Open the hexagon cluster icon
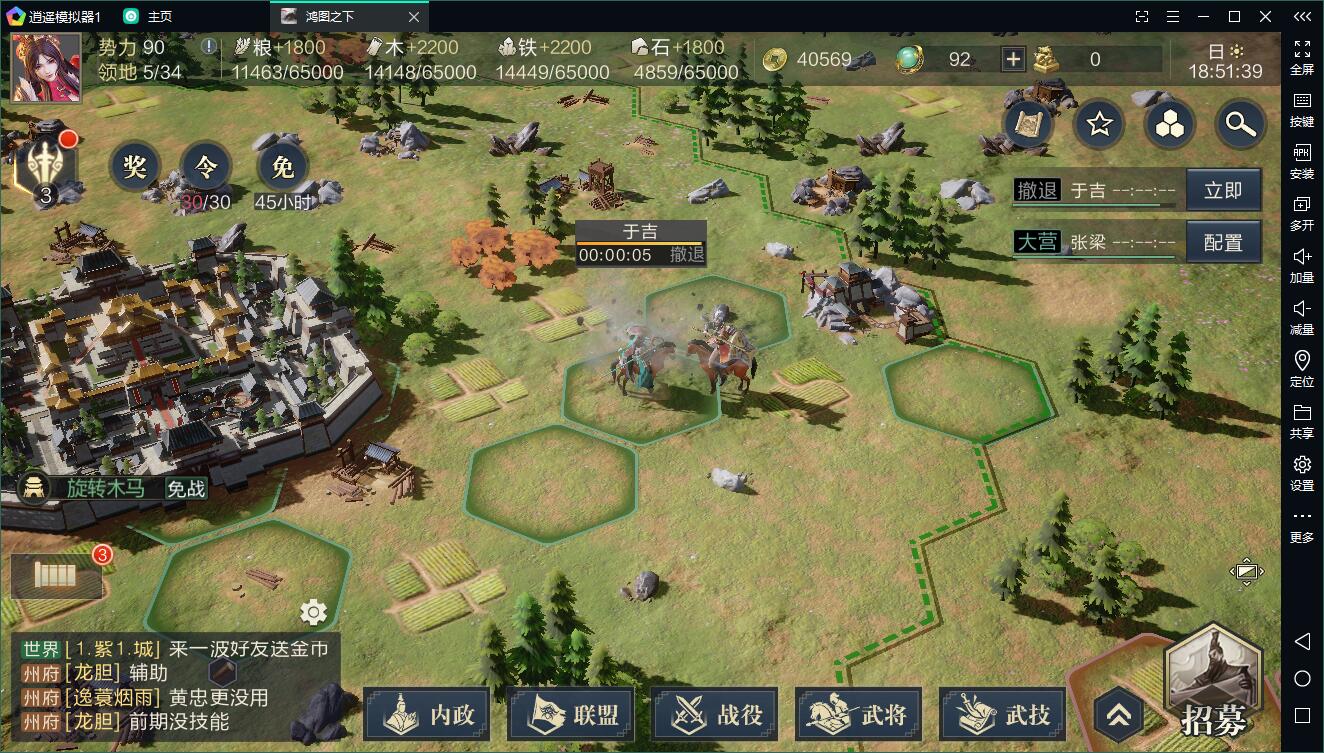The image size is (1324, 753). pos(1170,124)
